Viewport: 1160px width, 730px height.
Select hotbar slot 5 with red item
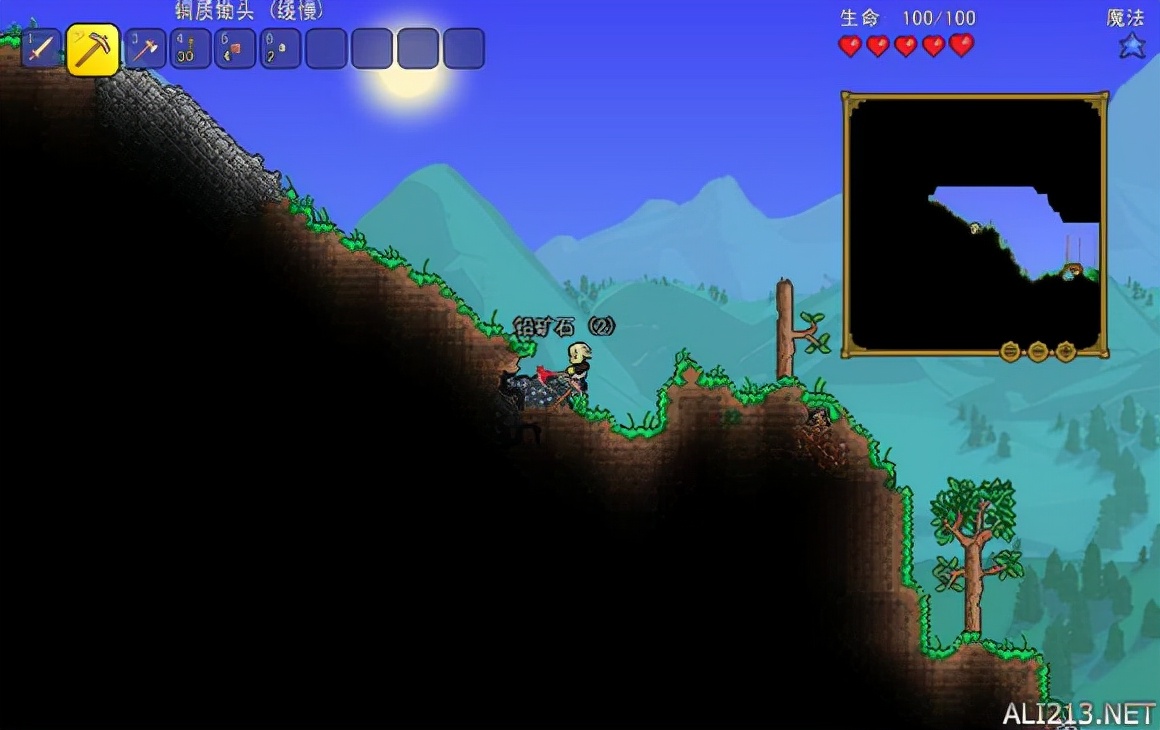click(235, 49)
